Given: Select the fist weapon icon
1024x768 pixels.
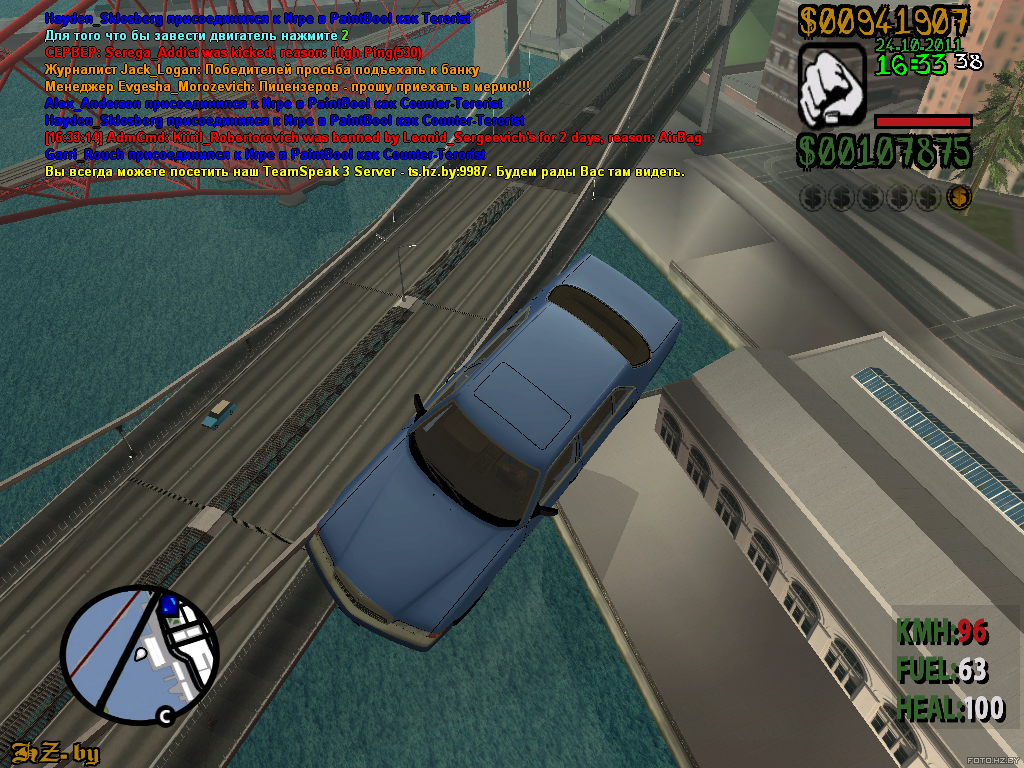Looking at the screenshot, I should point(832,87).
